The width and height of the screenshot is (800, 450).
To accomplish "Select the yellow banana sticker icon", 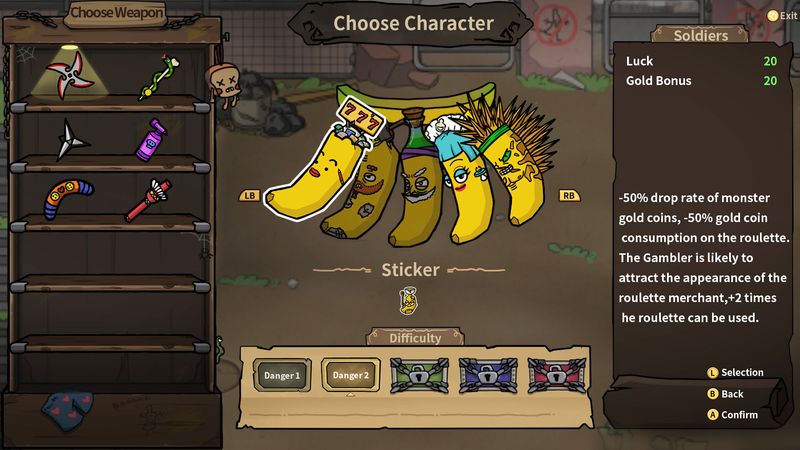I will pos(408,298).
